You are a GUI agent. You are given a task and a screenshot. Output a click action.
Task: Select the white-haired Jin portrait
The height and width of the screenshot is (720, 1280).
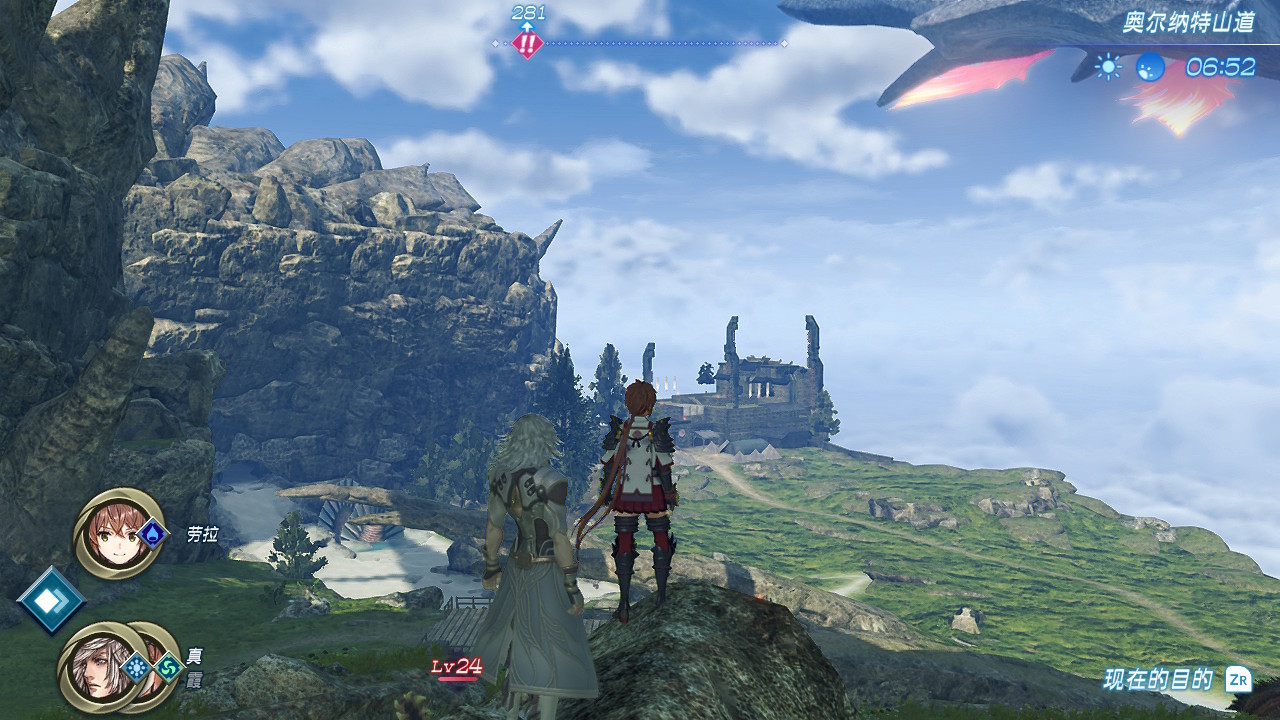pyautogui.click(x=97, y=666)
